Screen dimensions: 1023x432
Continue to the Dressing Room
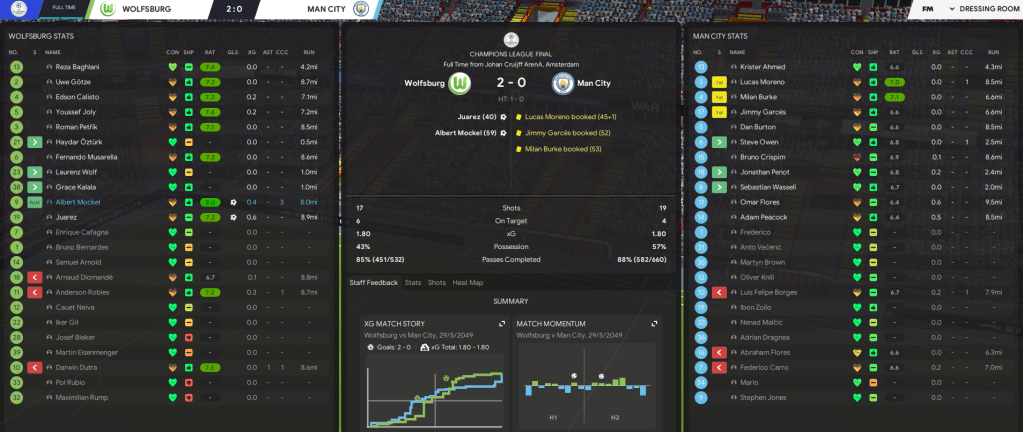tap(988, 8)
